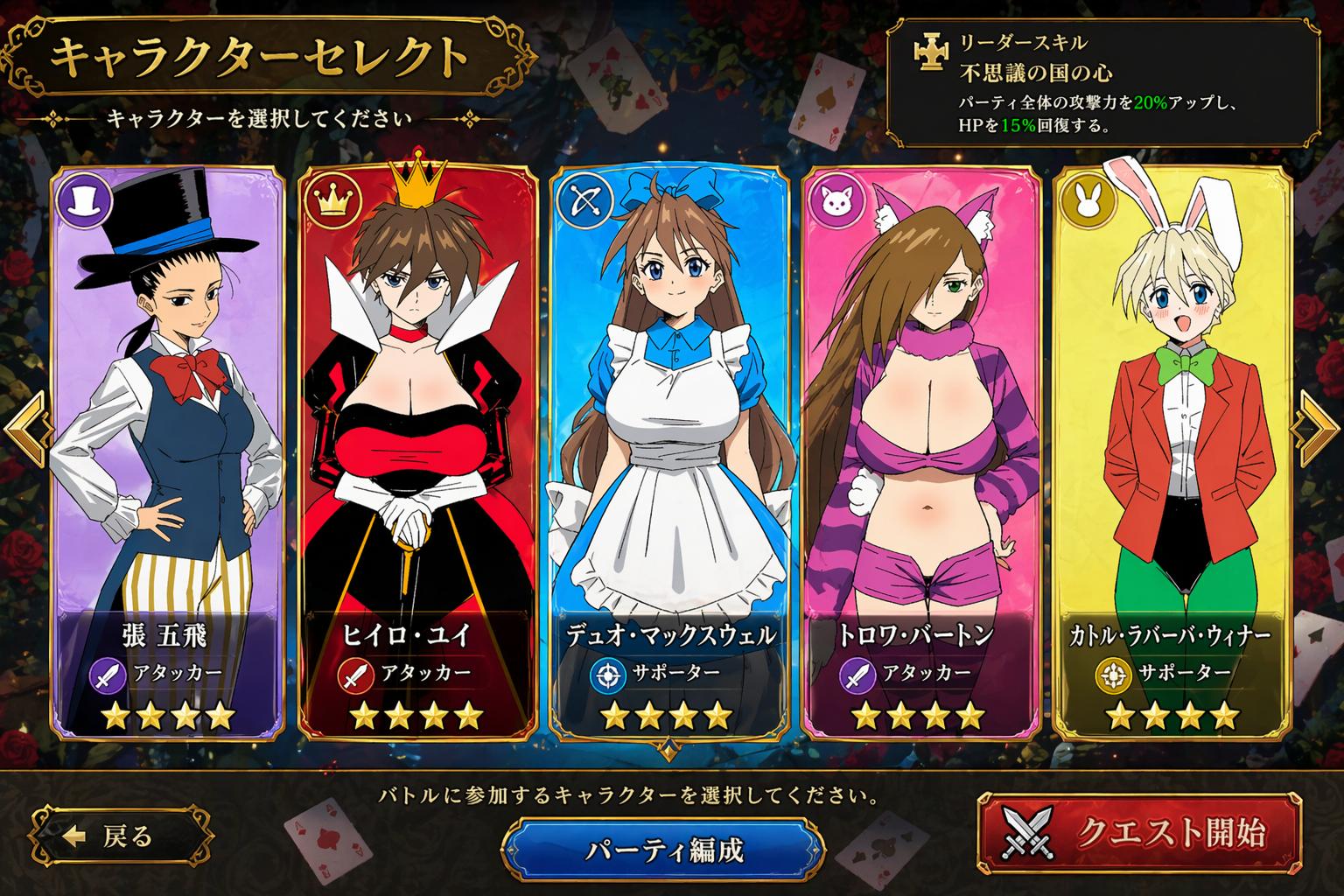Click the 戻る back button
The height and width of the screenshot is (896, 1344).
(122, 836)
